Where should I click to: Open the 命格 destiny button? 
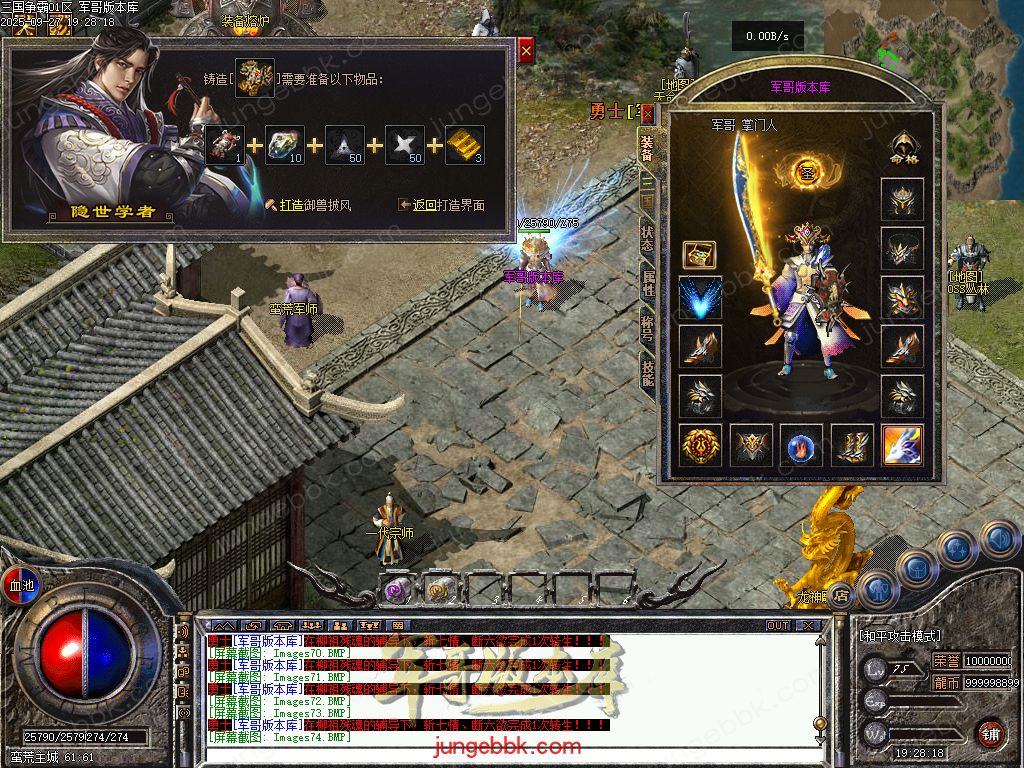901,147
